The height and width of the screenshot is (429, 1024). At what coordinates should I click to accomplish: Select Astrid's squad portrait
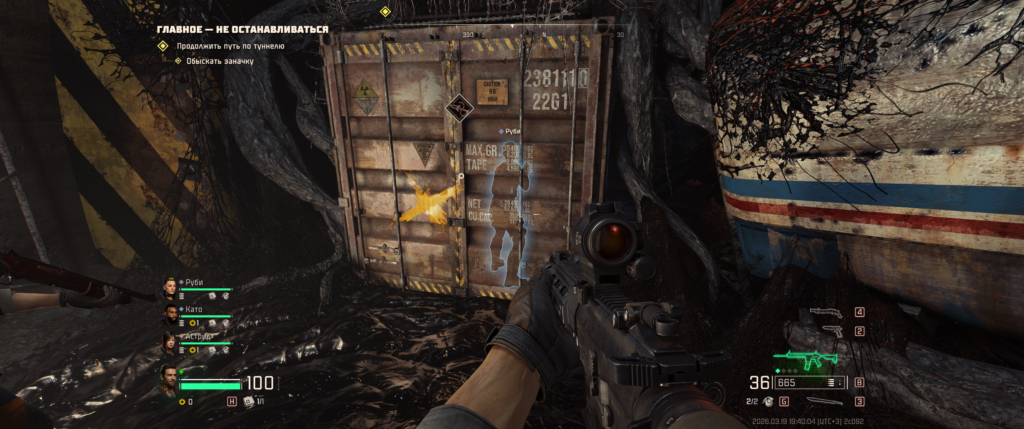(169, 343)
